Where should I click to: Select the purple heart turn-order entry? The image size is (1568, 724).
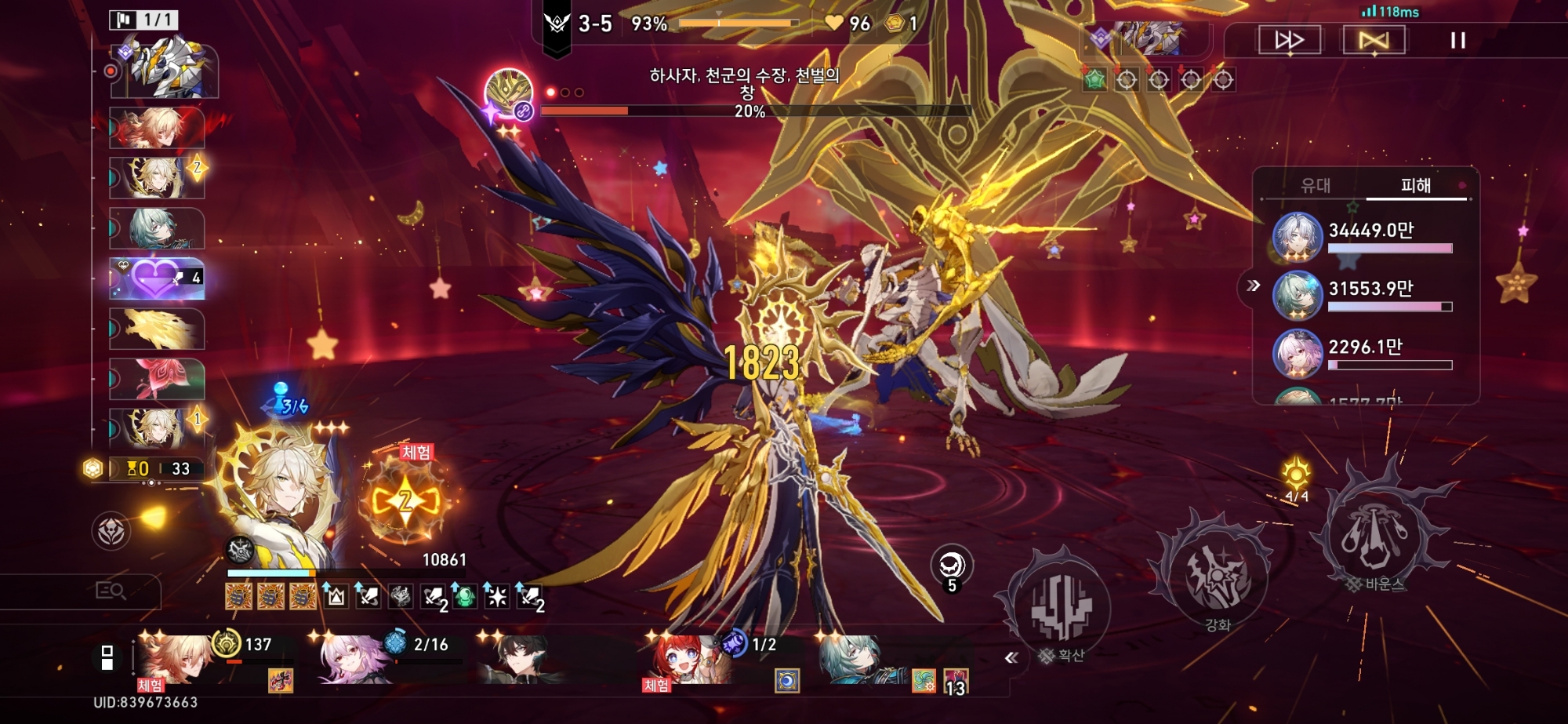click(157, 278)
